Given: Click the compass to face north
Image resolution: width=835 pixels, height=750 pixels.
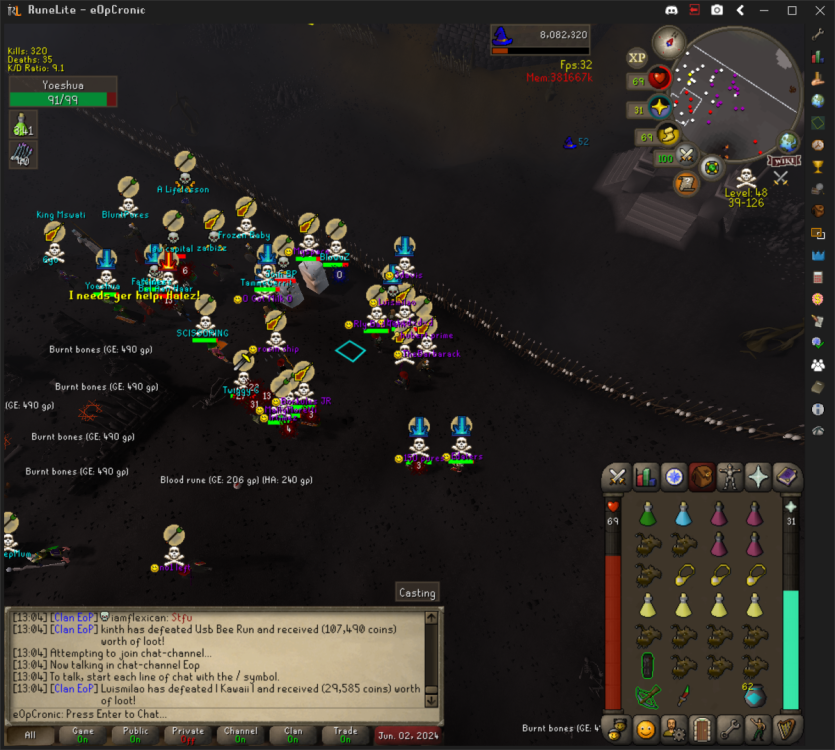Looking at the screenshot, I should click(x=668, y=43).
